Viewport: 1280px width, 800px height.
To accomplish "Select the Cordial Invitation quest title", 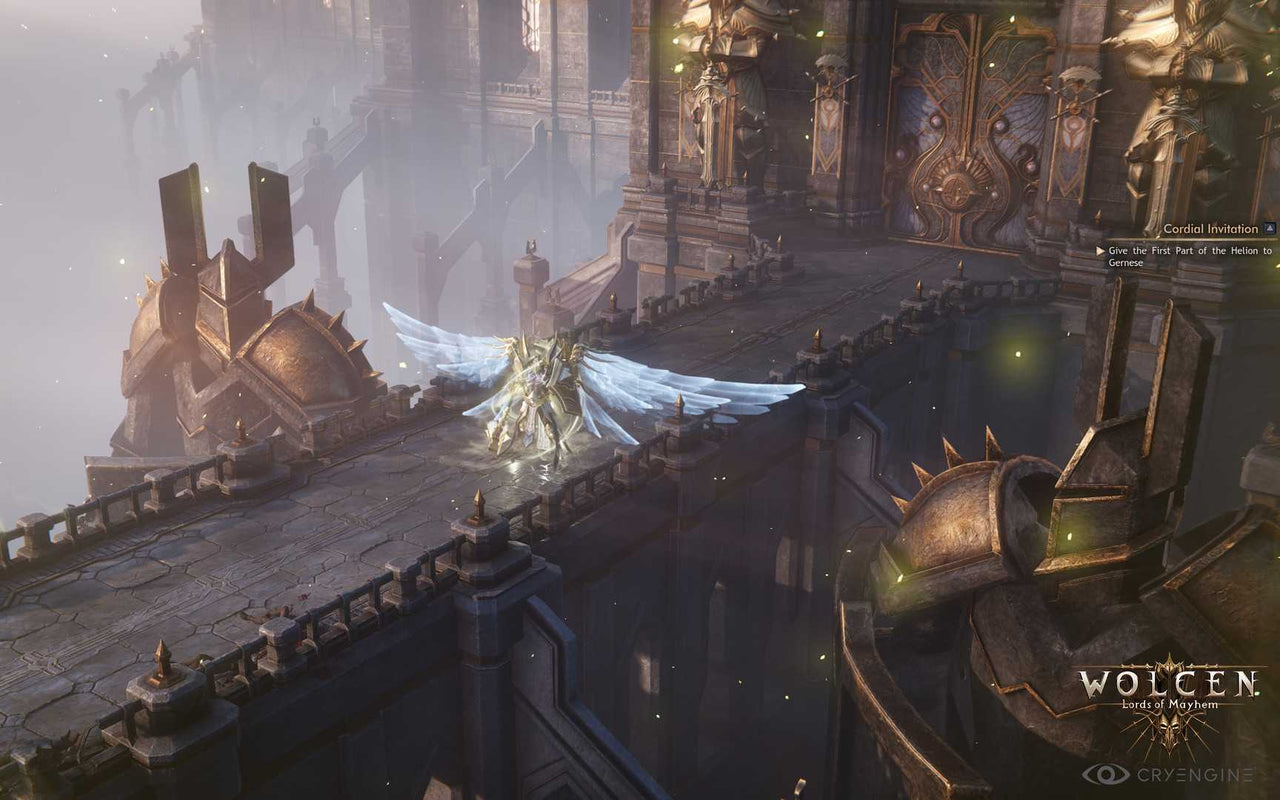I will (1210, 226).
